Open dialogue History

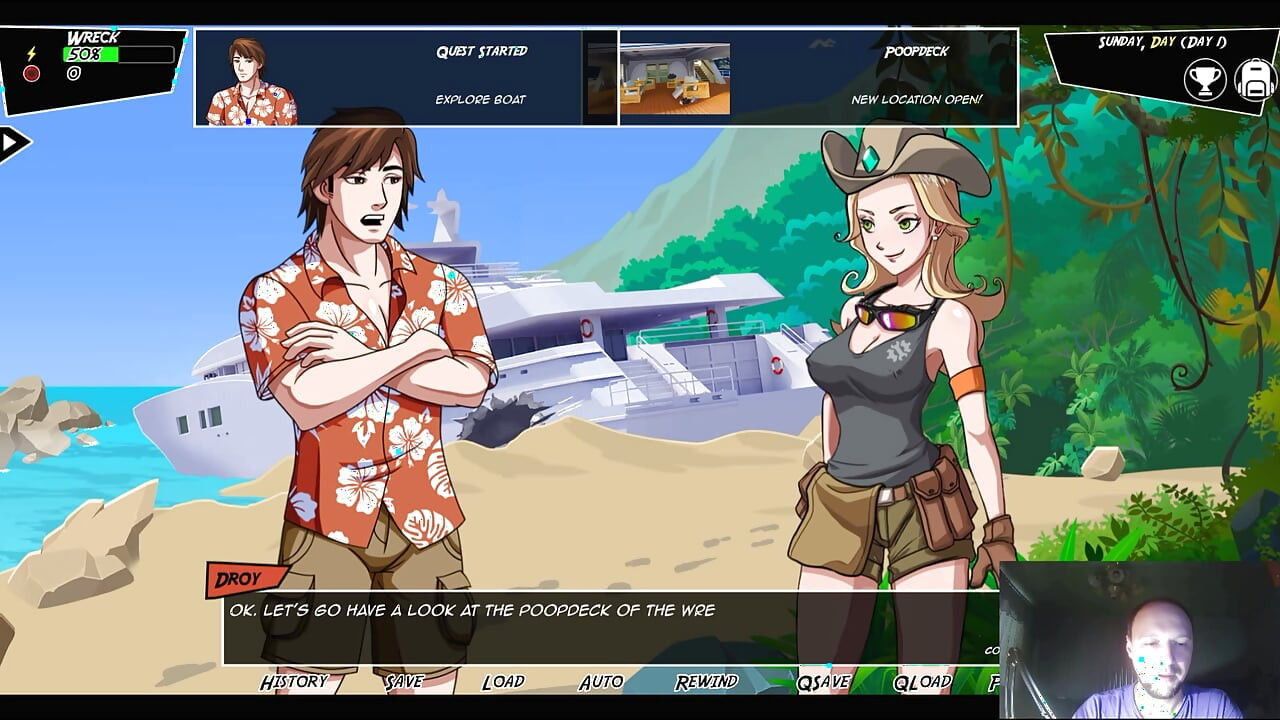(294, 682)
